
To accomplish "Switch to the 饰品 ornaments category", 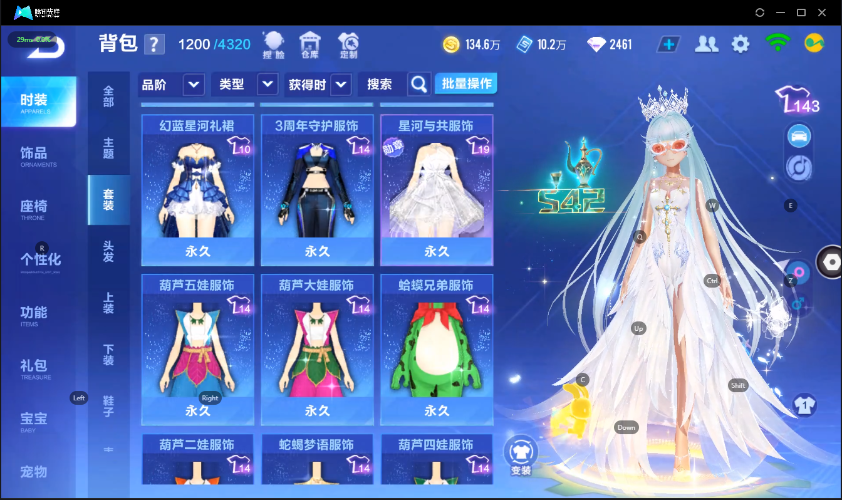I will click(35, 155).
